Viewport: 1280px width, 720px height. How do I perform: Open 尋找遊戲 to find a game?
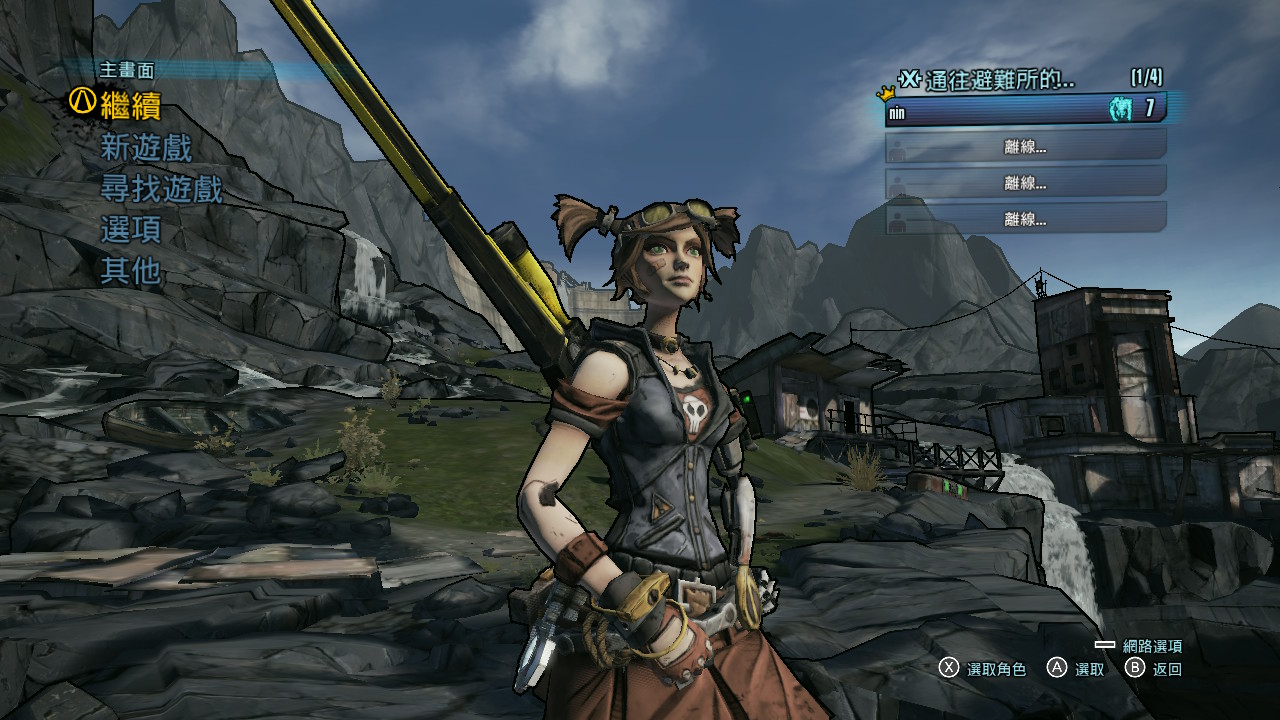161,189
